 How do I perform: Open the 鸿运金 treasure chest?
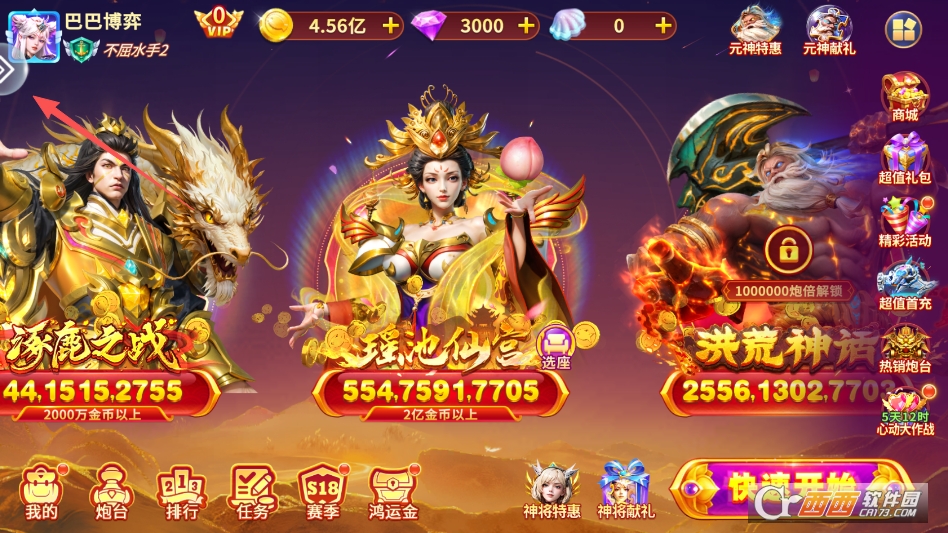point(393,492)
